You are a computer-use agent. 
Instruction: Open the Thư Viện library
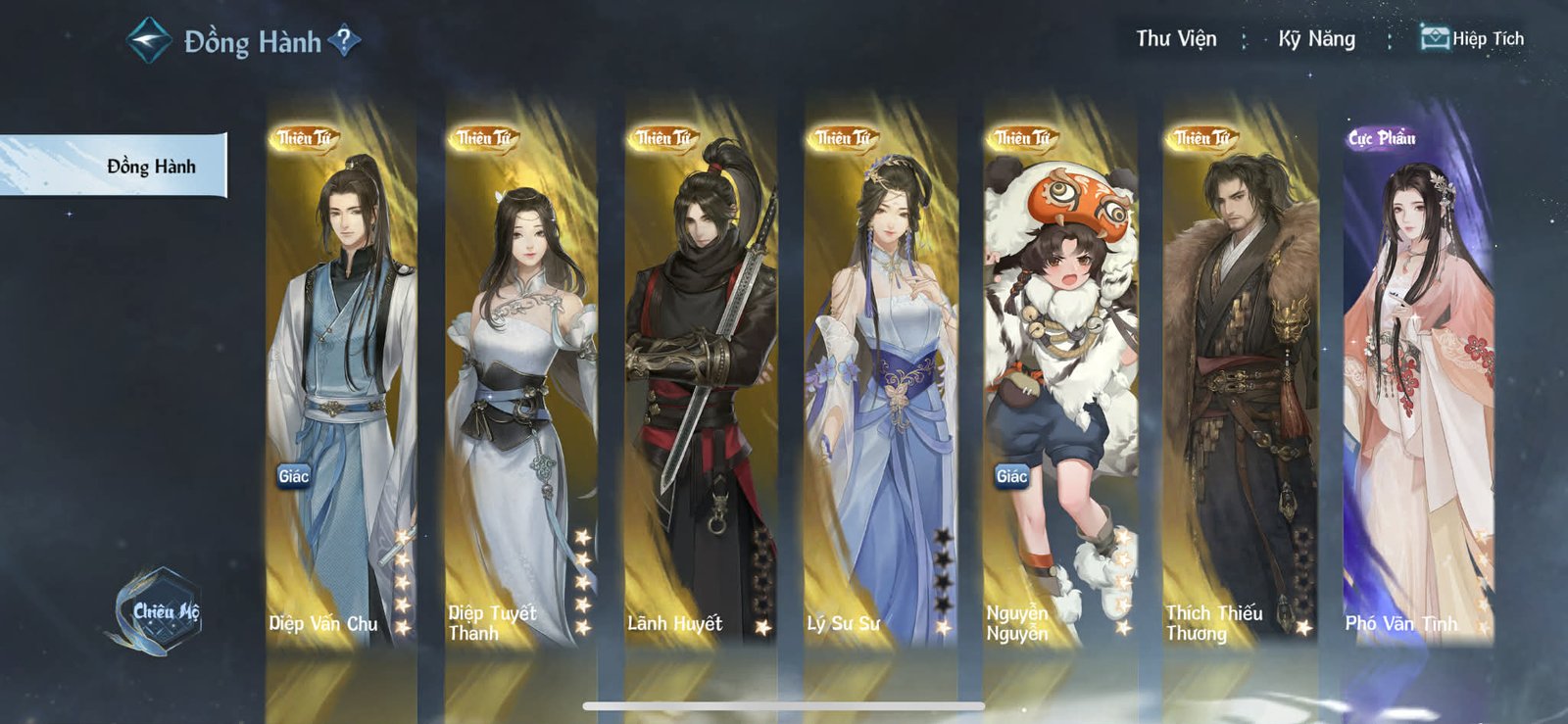click(1176, 39)
